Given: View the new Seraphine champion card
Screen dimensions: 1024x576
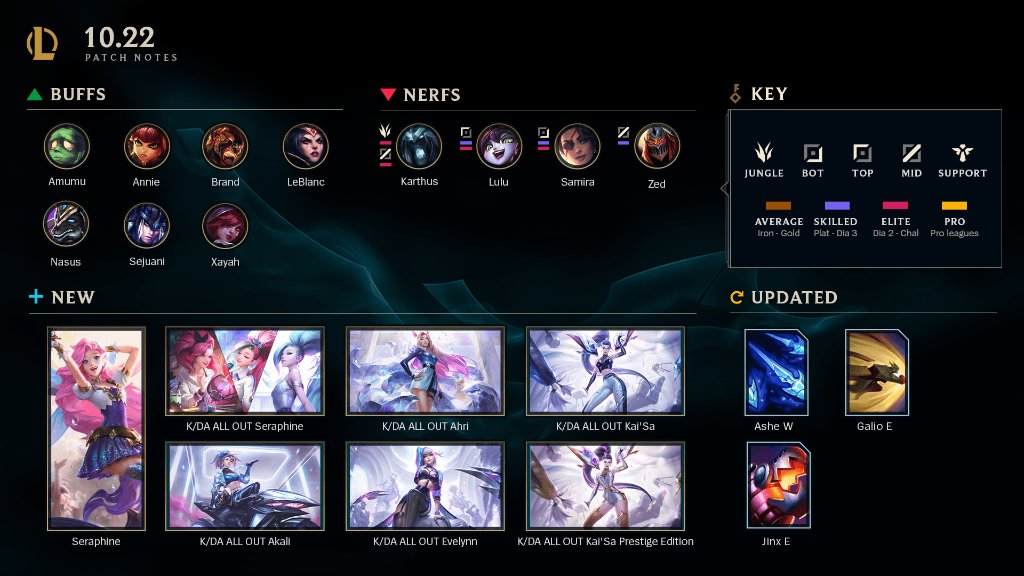Looking at the screenshot, I should tap(96, 428).
